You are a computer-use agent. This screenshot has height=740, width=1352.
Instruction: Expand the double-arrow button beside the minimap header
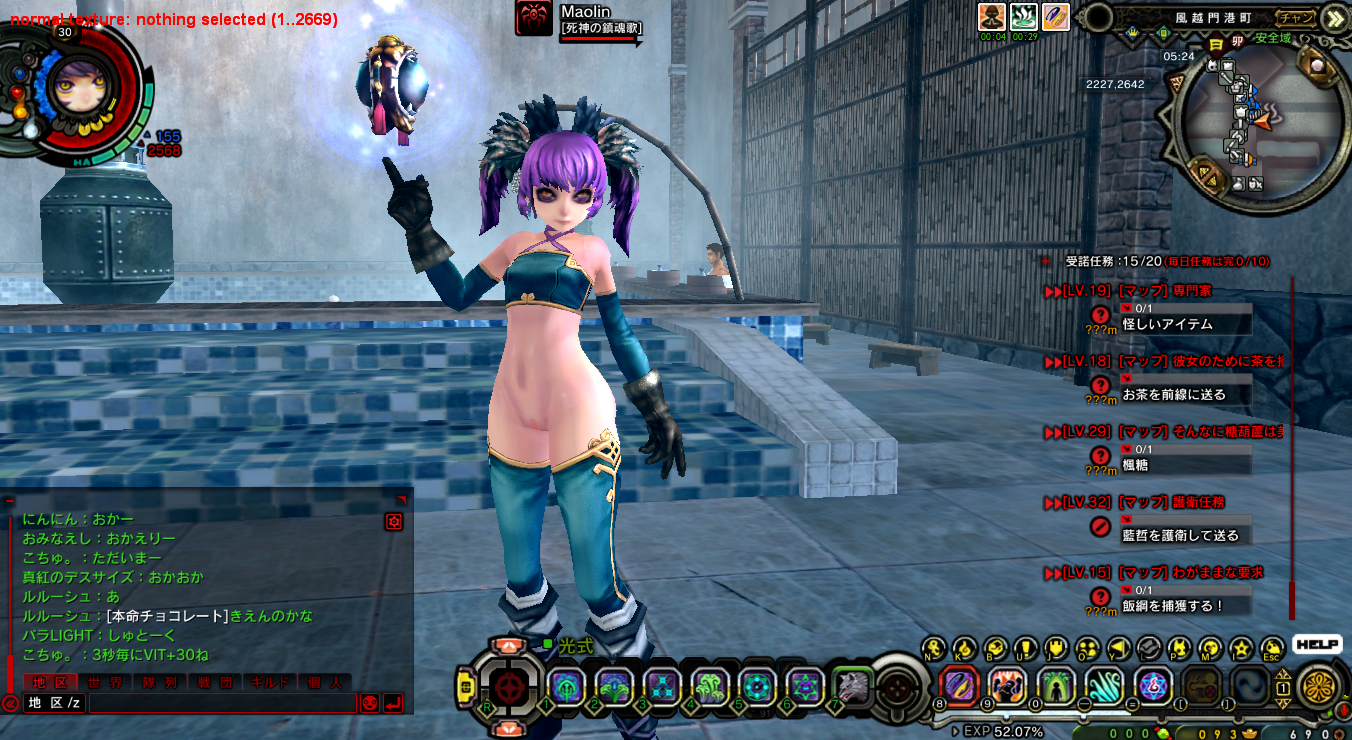click(x=1334, y=17)
